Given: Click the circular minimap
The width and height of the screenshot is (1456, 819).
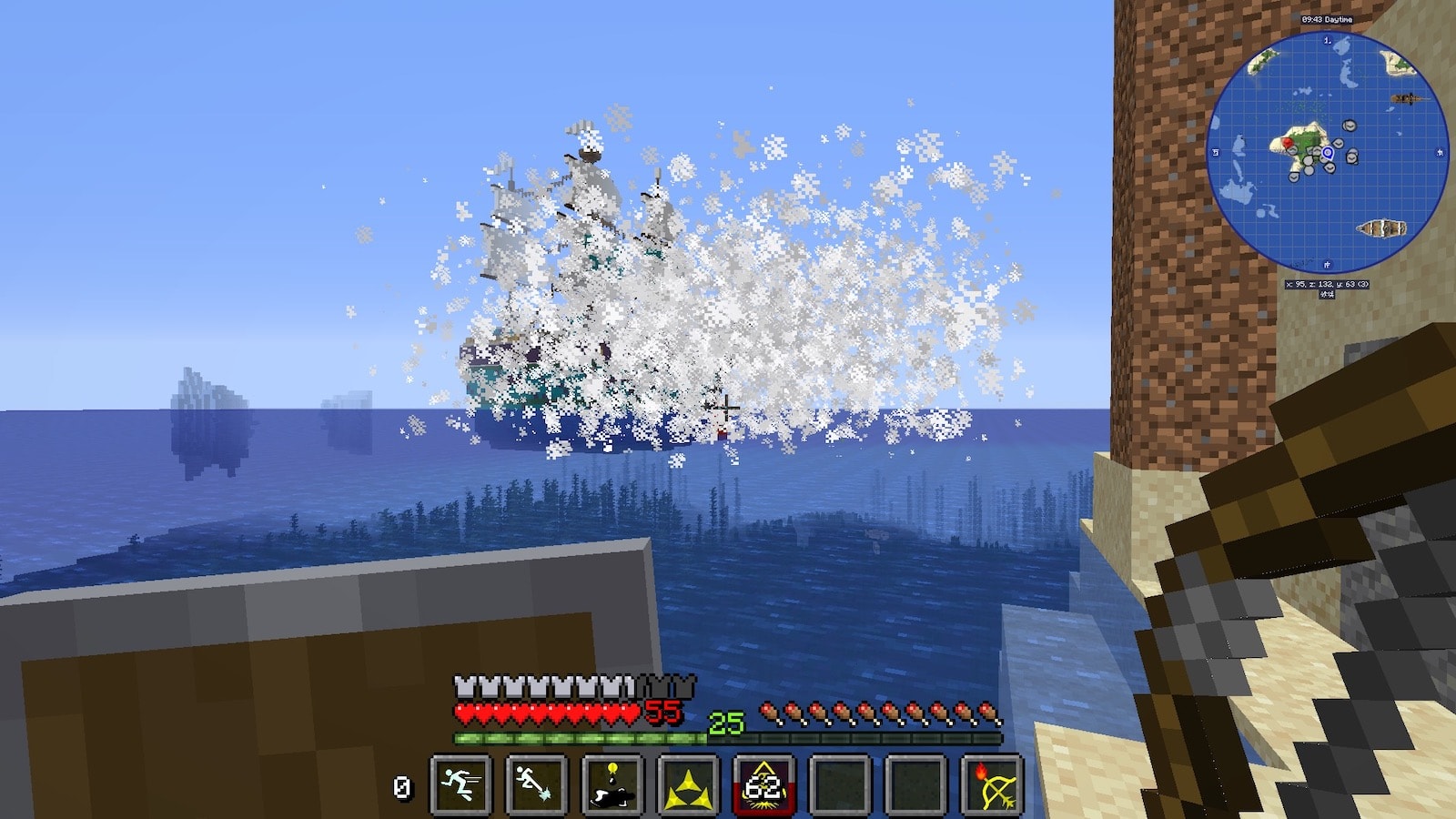Looking at the screenshot, I should coord(1327,152).
